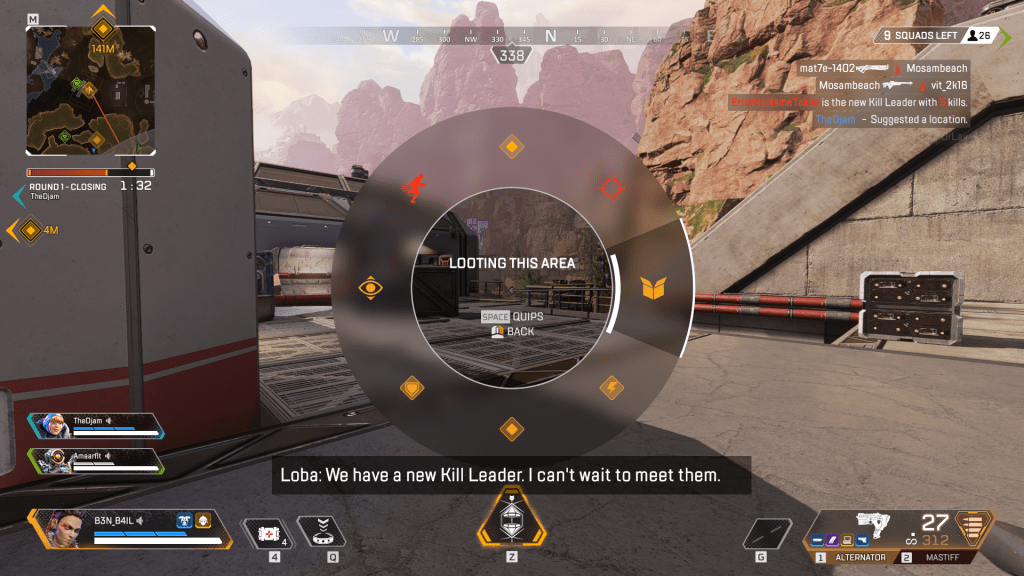Switch to the Alternator weapon

click(x=856, y=557)
